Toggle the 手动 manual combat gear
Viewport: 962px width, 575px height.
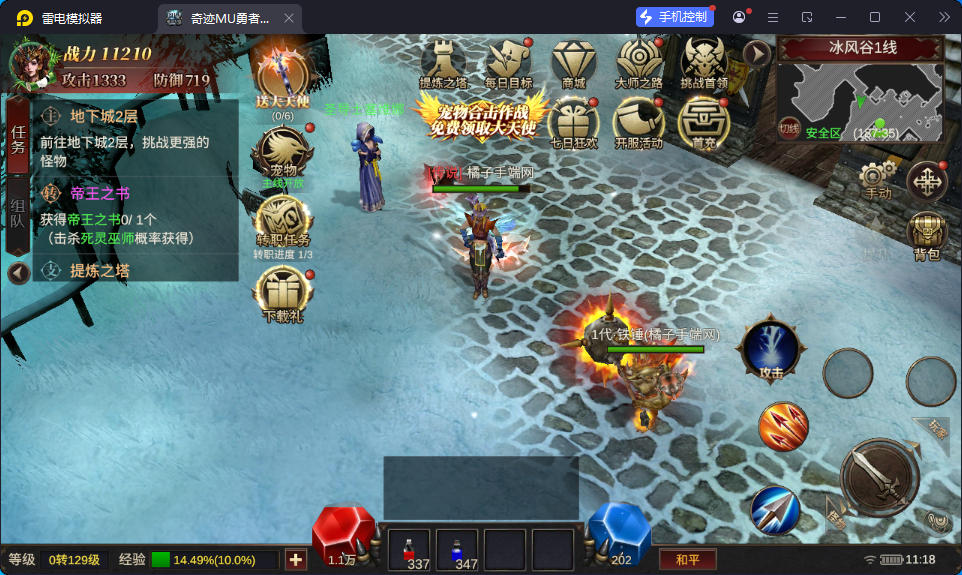877,178
